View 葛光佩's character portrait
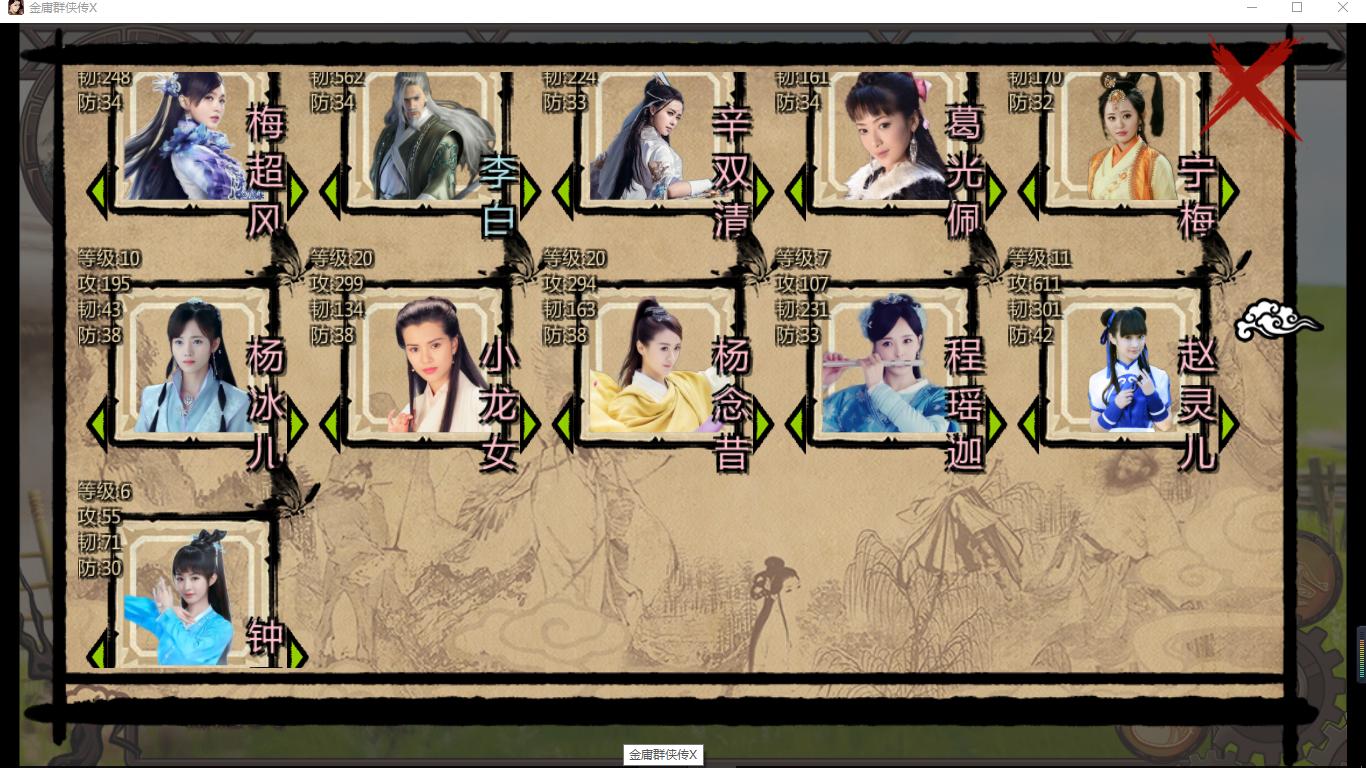This screenshot has height=768, width=1366. pyautogui.click(x=887, y=145)
